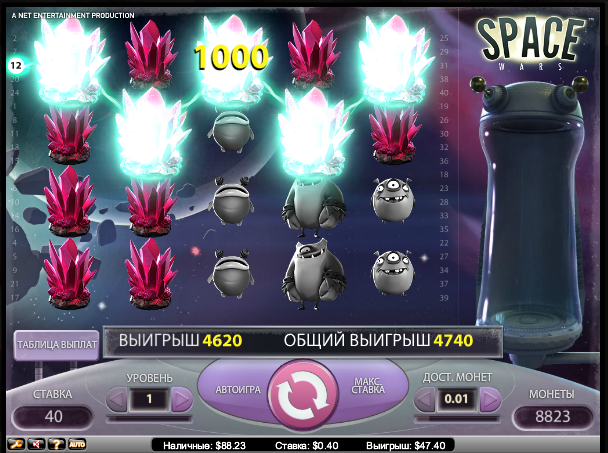
Task: Click the small AUTO icon
Action: pyautogui.click(x=77, y=443)
